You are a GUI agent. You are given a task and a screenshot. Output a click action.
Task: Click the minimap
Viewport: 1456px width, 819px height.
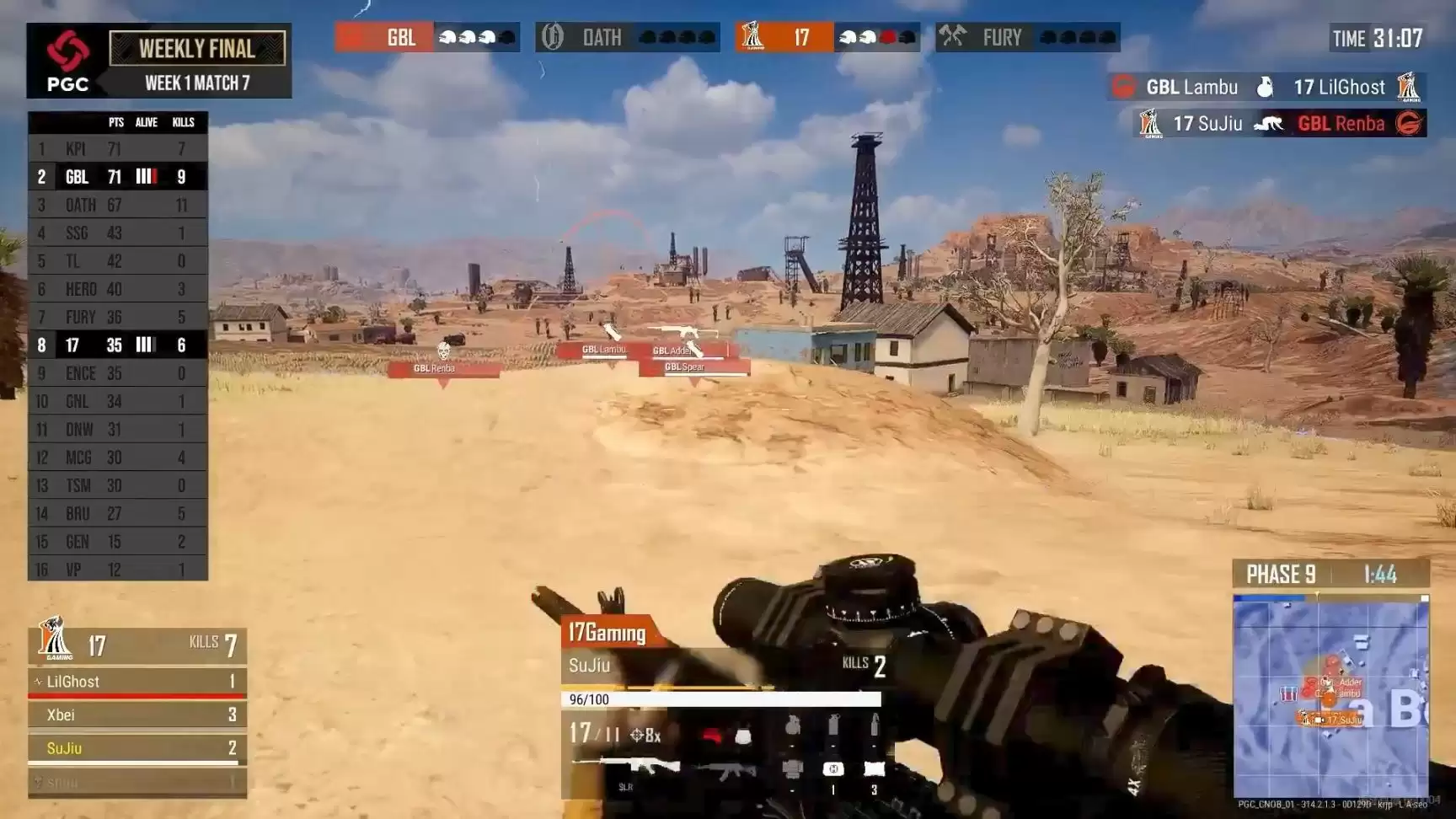1330,696
